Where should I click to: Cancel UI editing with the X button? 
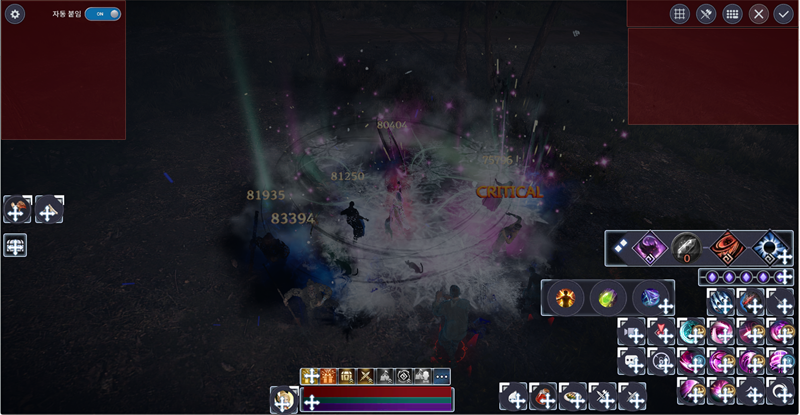point(759,14)
